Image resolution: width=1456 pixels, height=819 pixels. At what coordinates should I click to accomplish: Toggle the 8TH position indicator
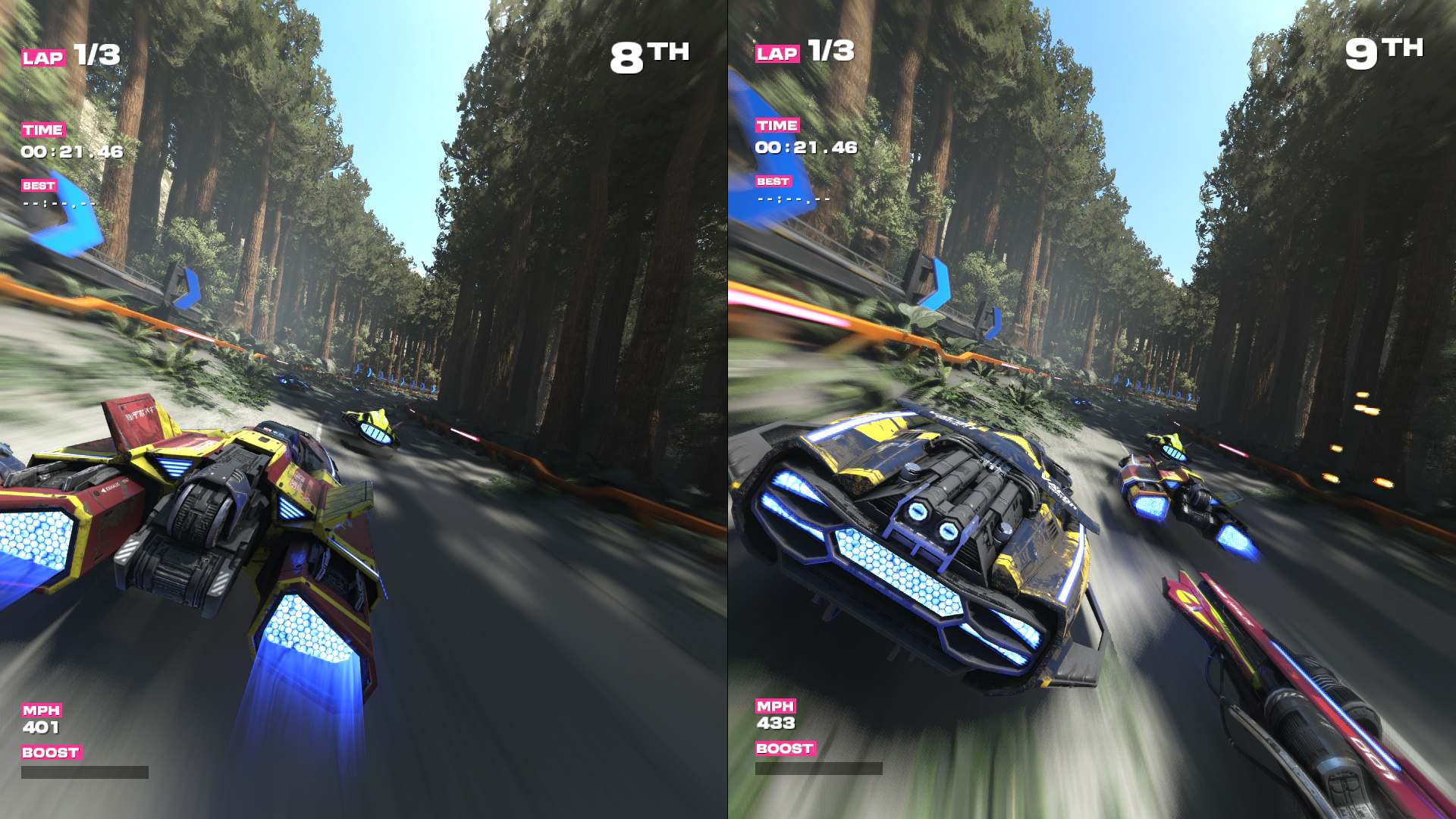pos(651,52)
